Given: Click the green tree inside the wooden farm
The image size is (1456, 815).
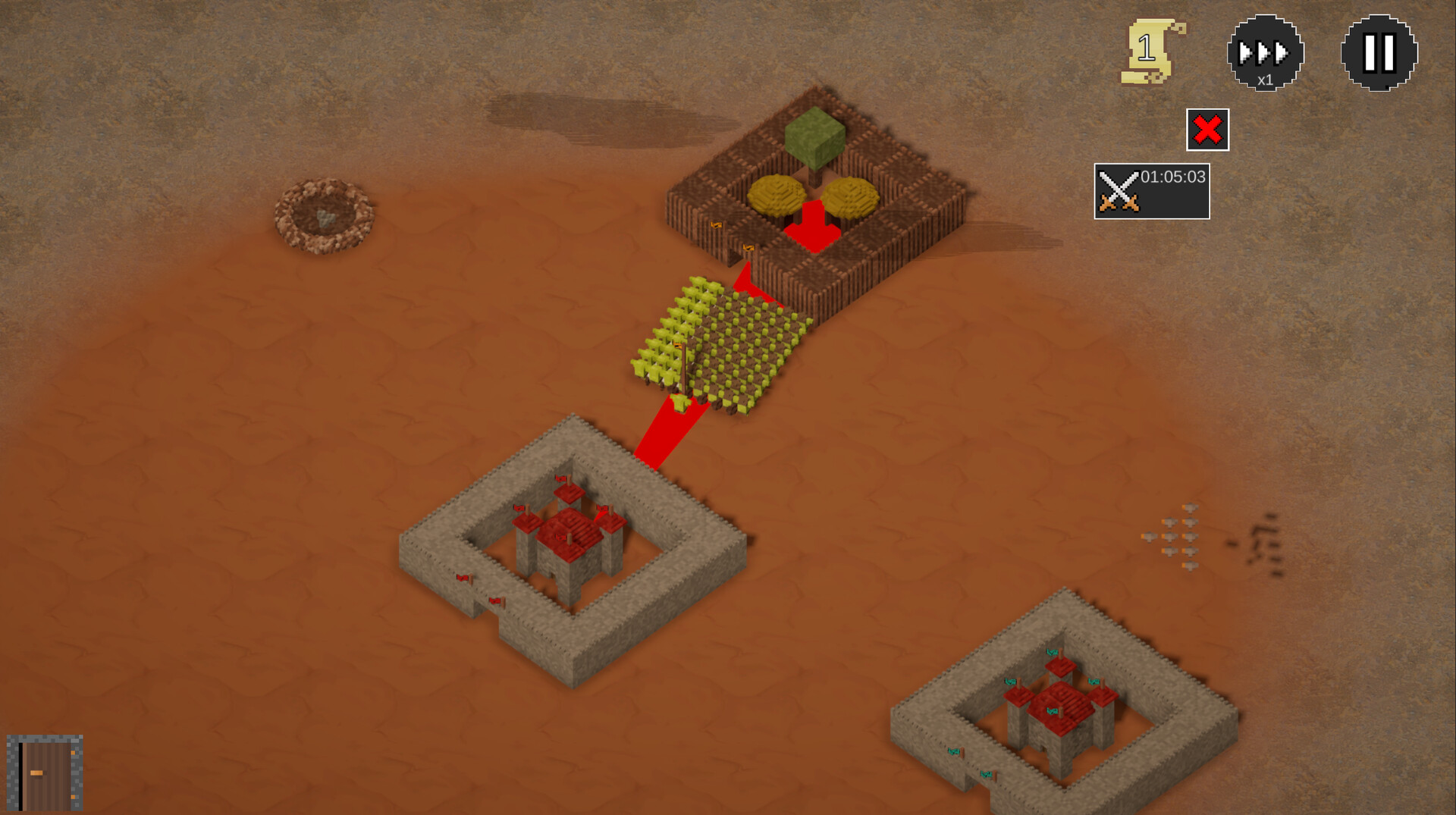Looking at the screenshot, I should [x=815, y=136].
